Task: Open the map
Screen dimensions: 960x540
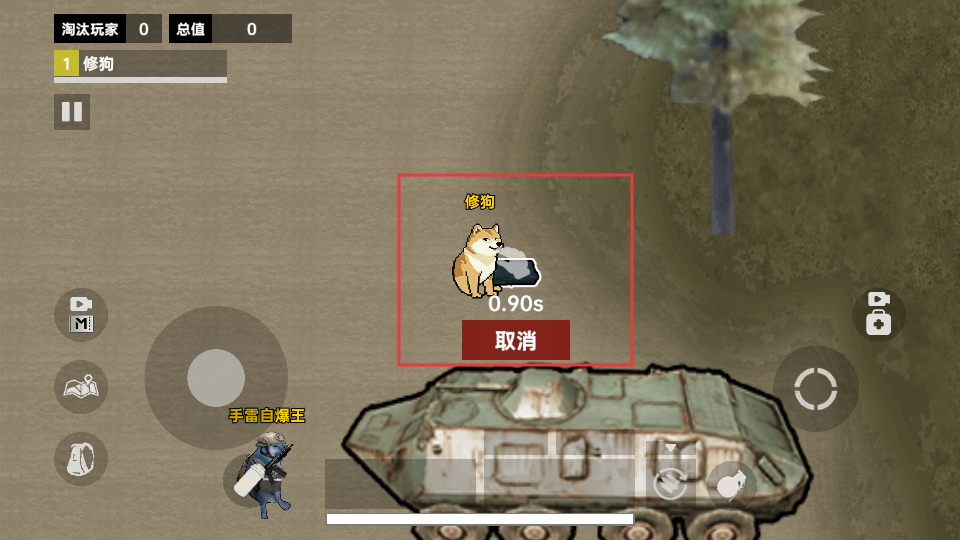Action: click(81, 387)
